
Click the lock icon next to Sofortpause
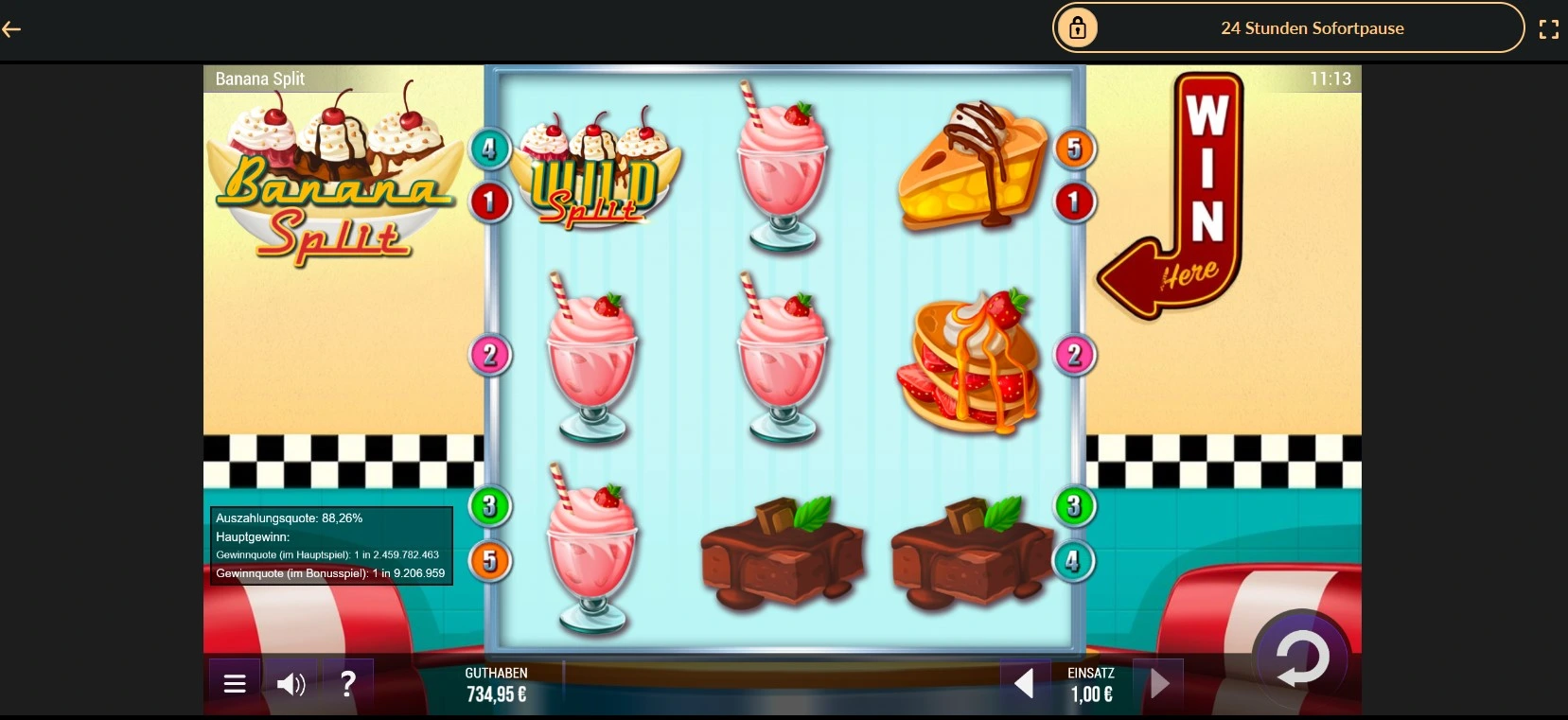(x=1078, y=27)
